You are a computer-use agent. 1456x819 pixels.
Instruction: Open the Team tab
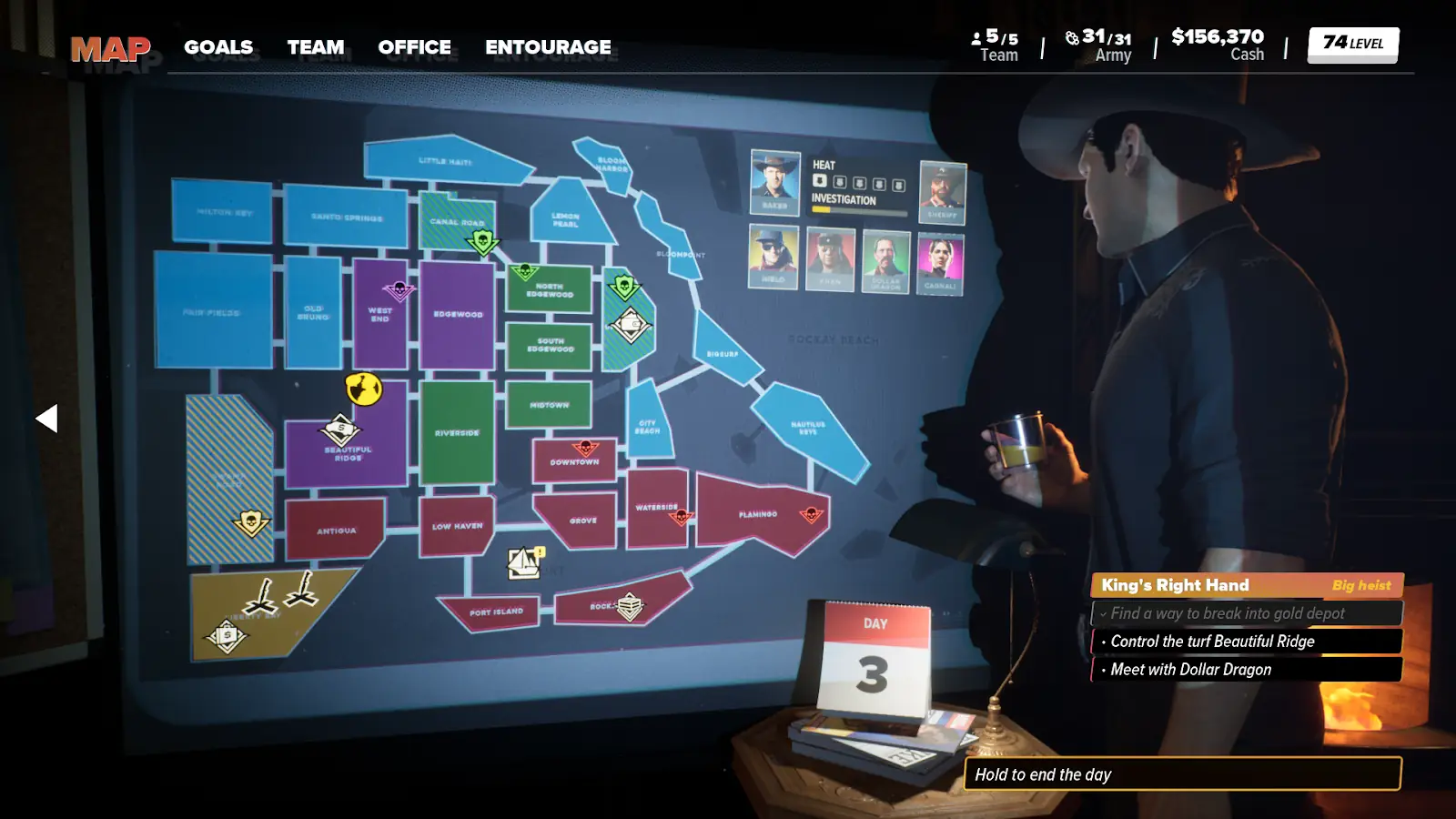pyautogui.click(x=316, y=47)
